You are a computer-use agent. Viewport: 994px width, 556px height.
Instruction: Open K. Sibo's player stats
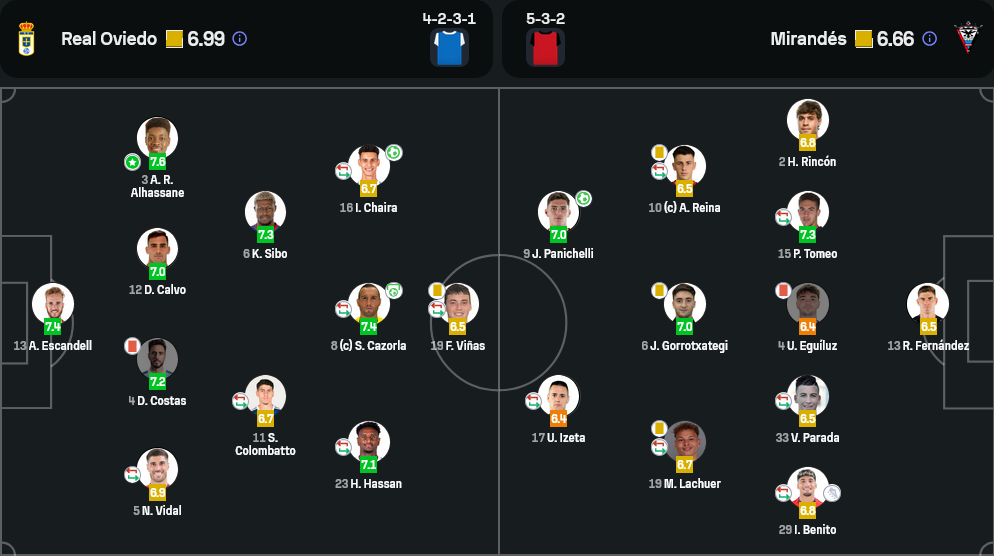(x=265, y=212)
